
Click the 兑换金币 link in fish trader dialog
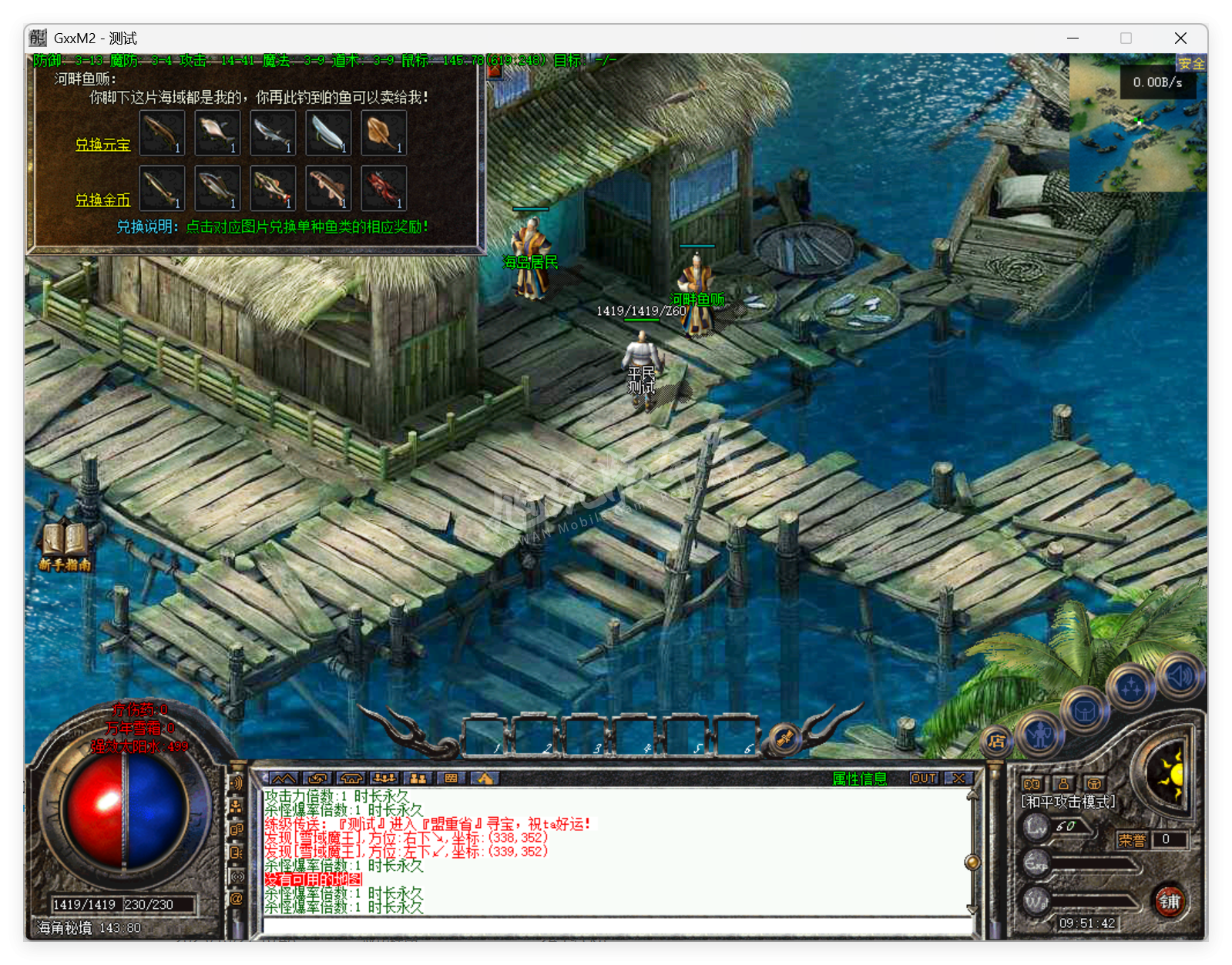(x=102, y=200)
